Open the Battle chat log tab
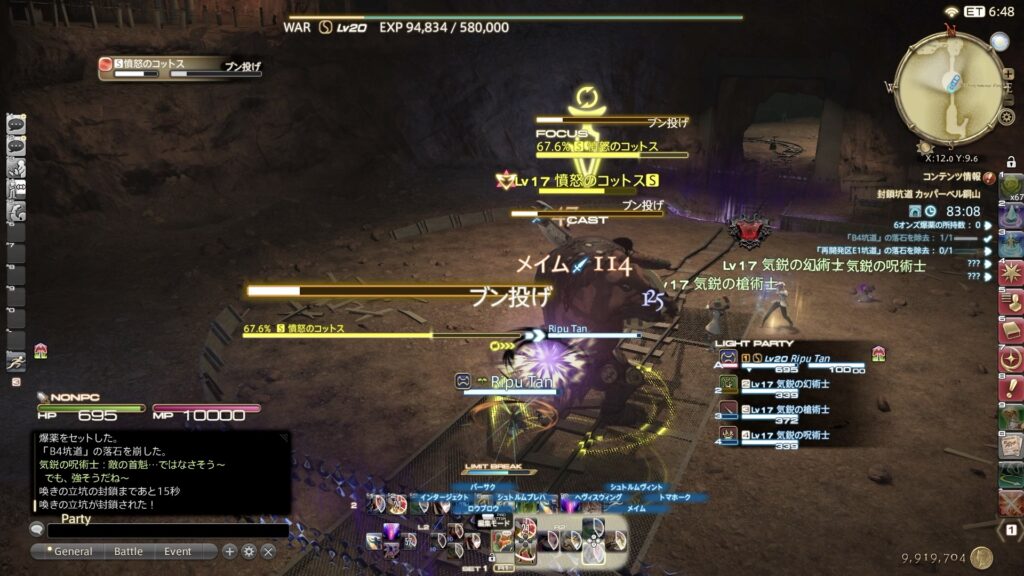 pyautogui.click(x=128, y=551)
